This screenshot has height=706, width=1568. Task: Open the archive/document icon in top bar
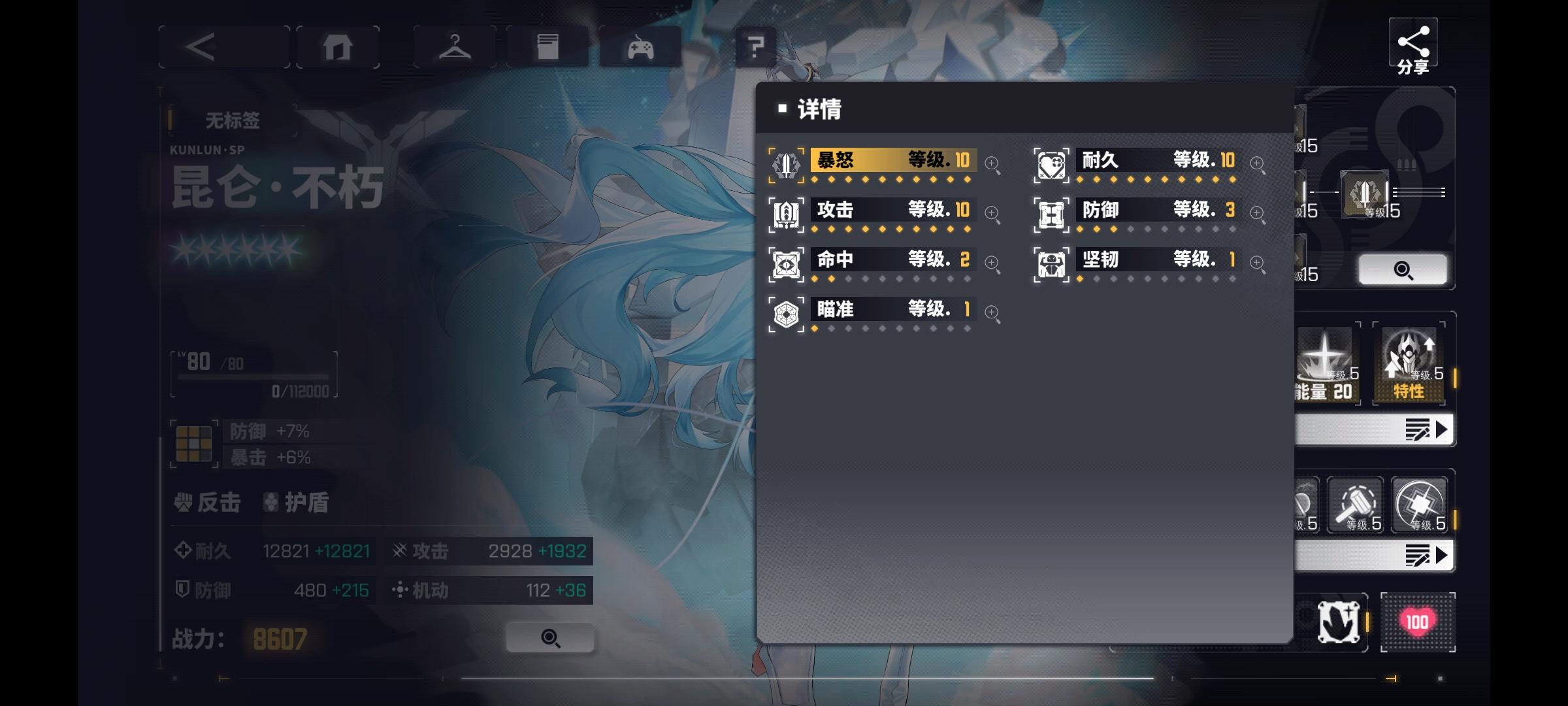549,46
